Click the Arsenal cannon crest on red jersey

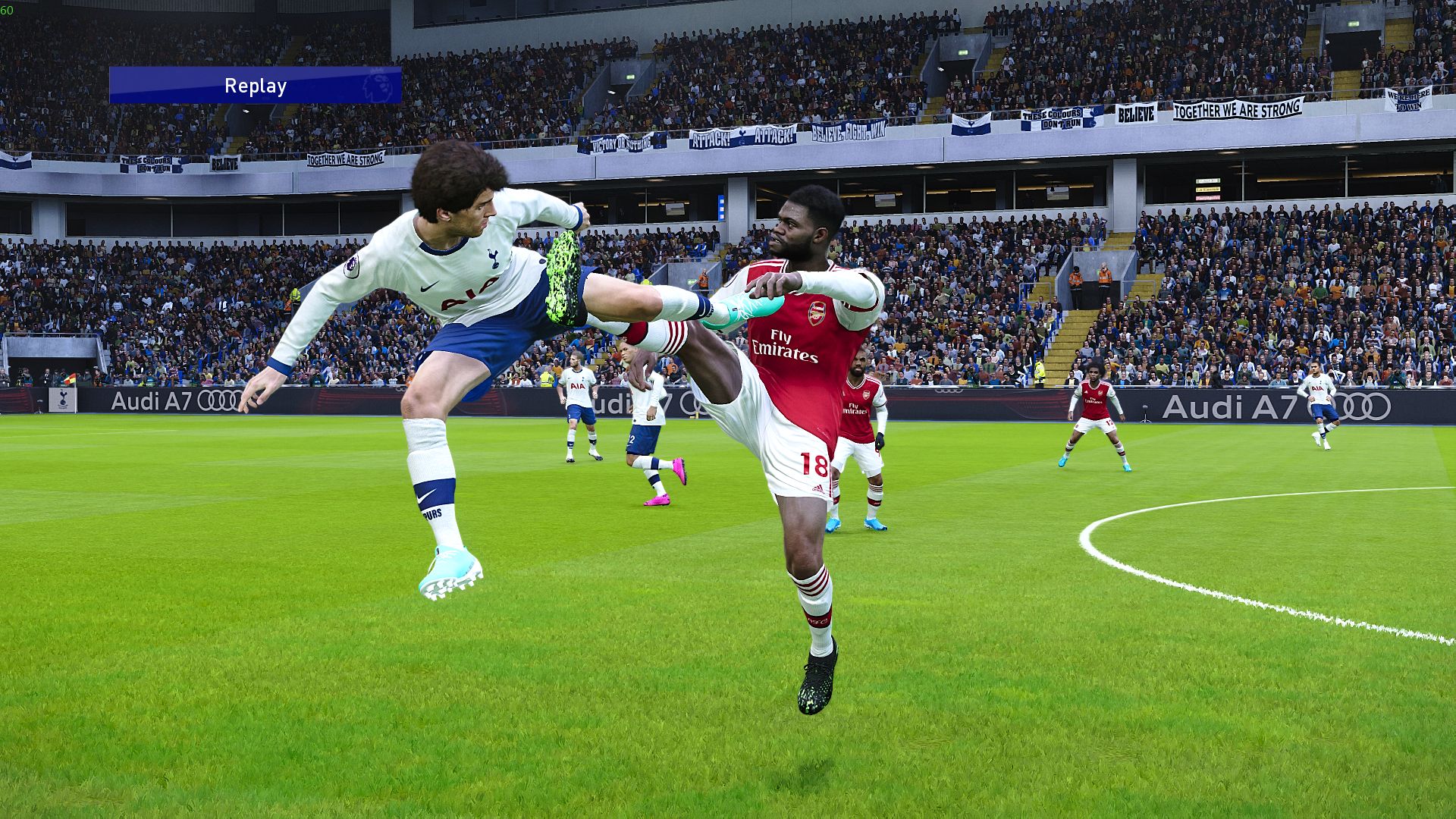[x=816, y=313]
